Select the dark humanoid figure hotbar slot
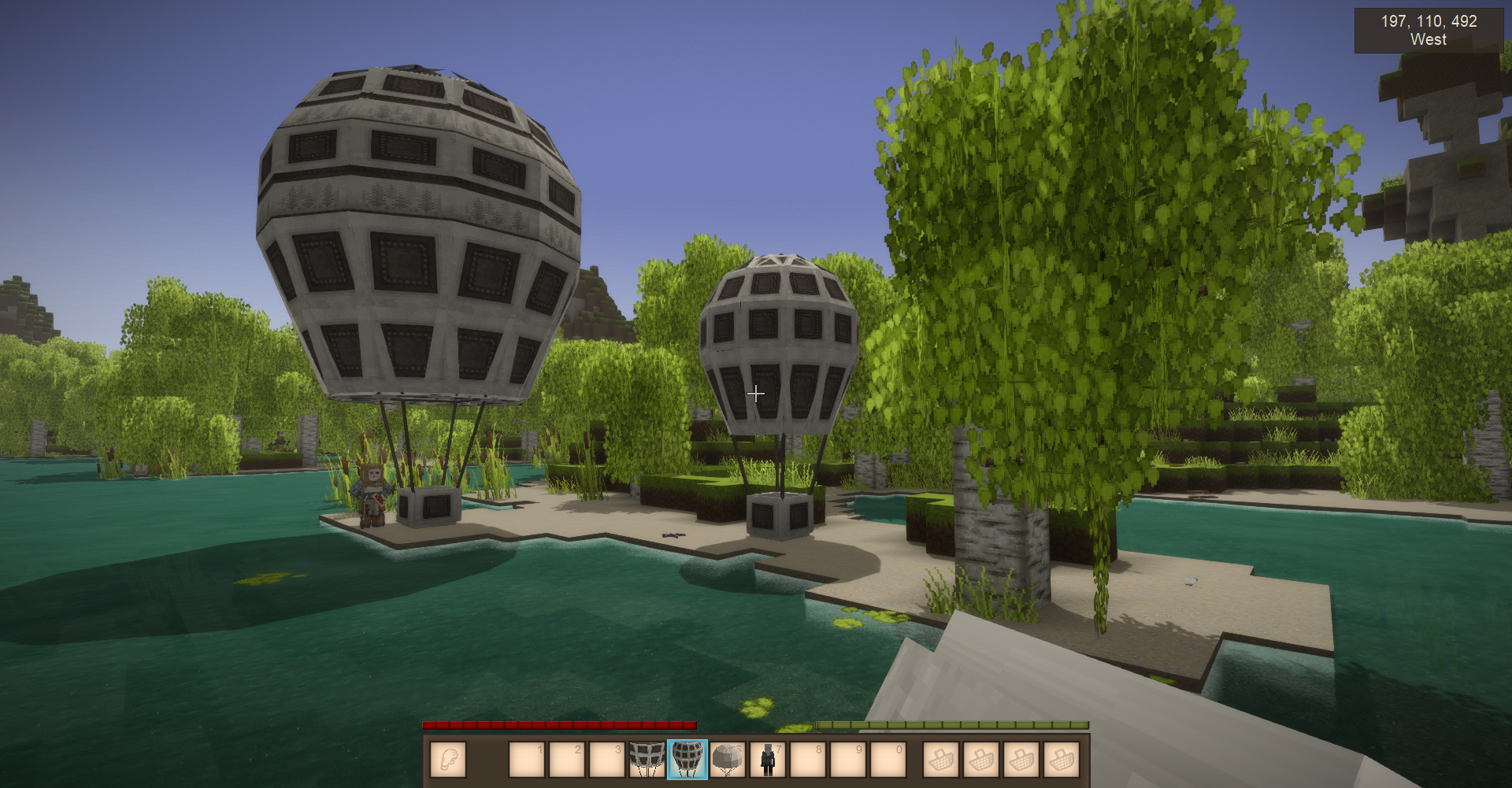Viewport: 1512px width, 788px height. (x=768, y=760)
